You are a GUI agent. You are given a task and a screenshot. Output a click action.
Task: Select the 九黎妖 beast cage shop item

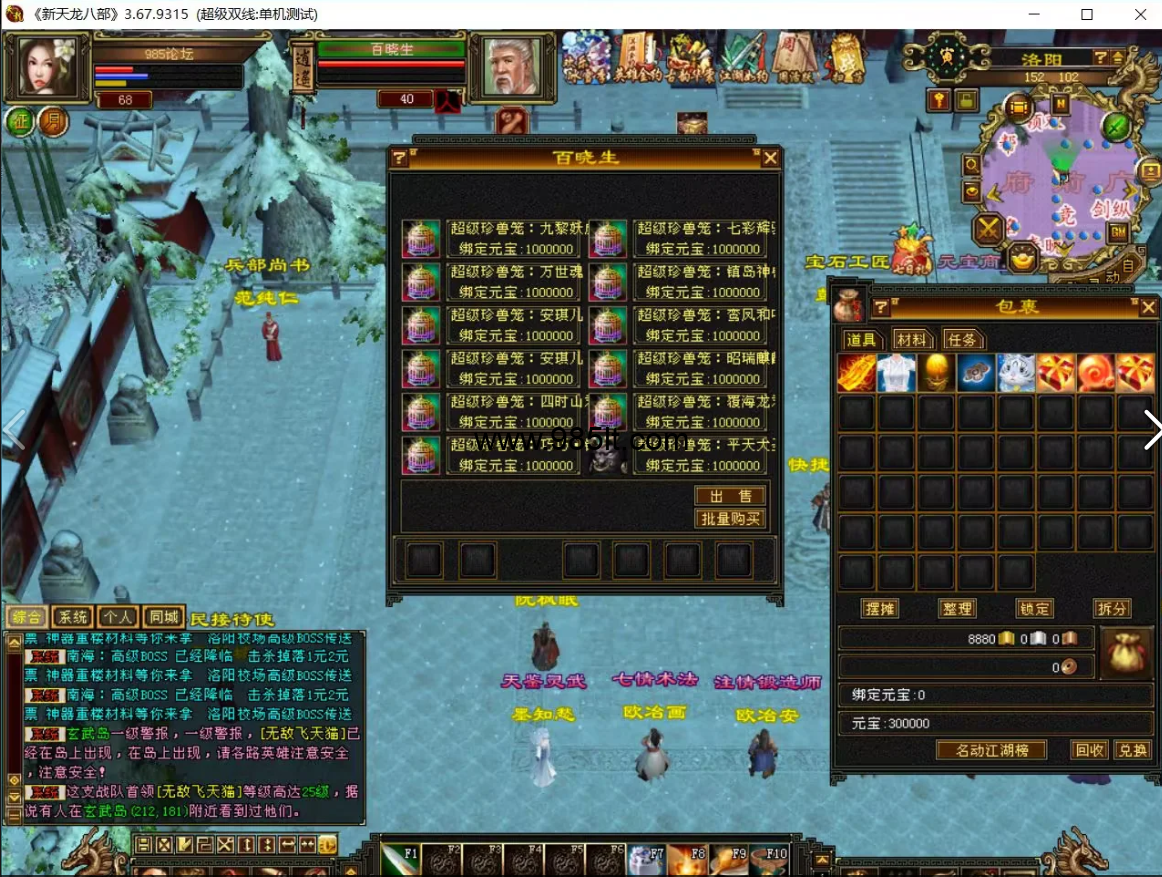tap(511, 238)
